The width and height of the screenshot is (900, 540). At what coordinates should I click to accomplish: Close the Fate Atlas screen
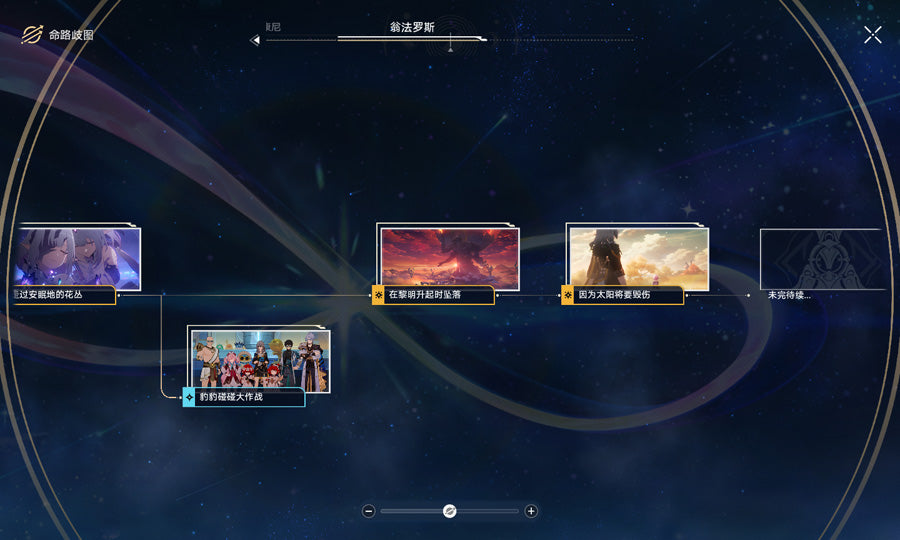tap(873, 35)
